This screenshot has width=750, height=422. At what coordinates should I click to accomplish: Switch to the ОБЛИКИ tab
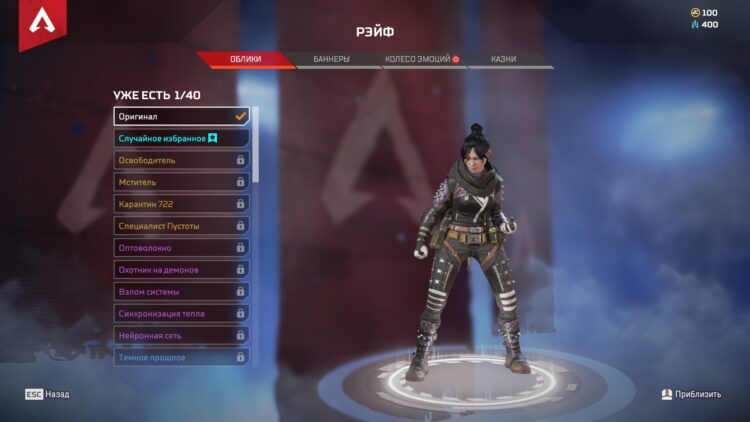click(246, 59)
